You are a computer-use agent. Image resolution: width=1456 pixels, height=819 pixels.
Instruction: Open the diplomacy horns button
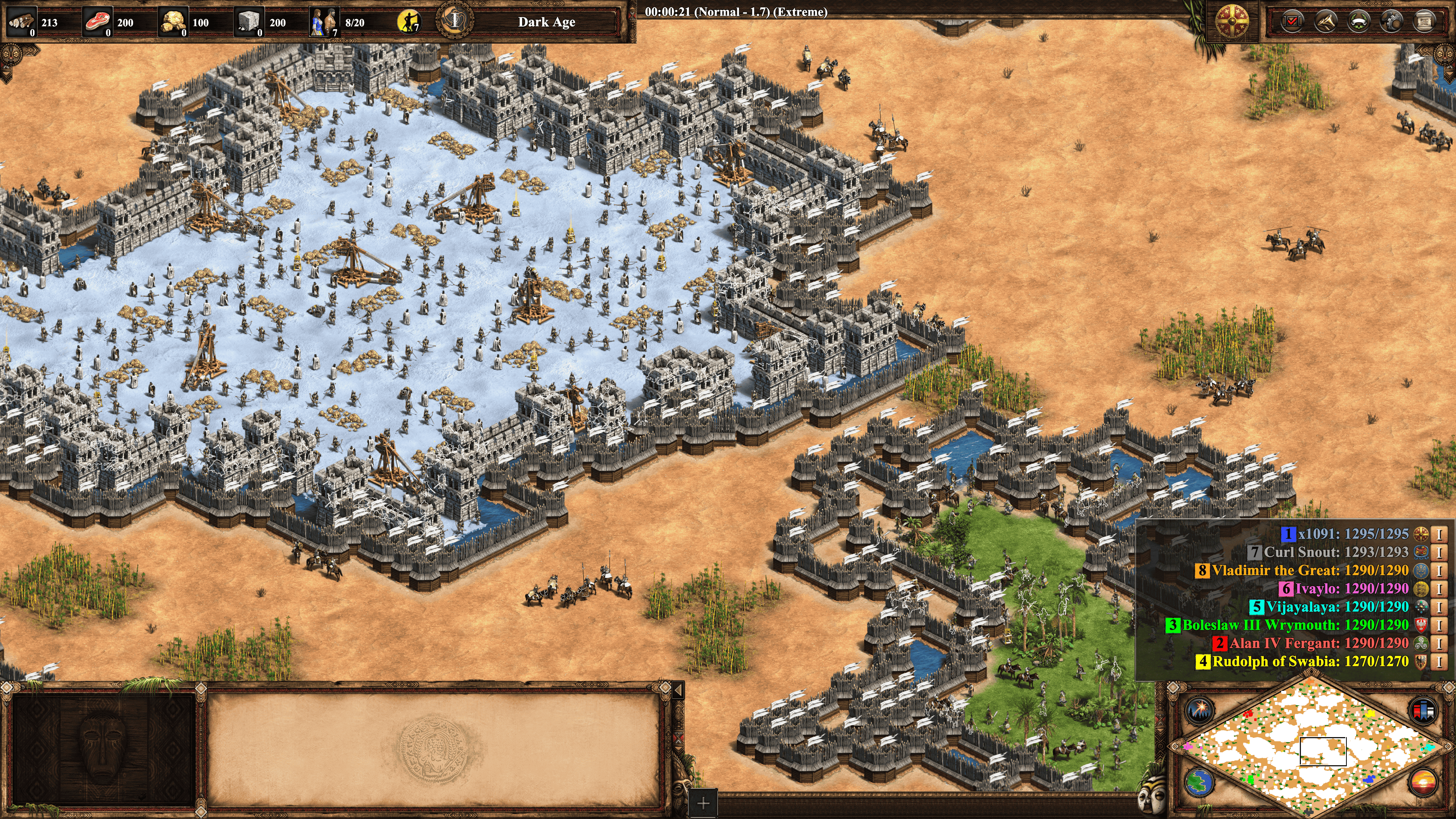(x=1326, y=22)
